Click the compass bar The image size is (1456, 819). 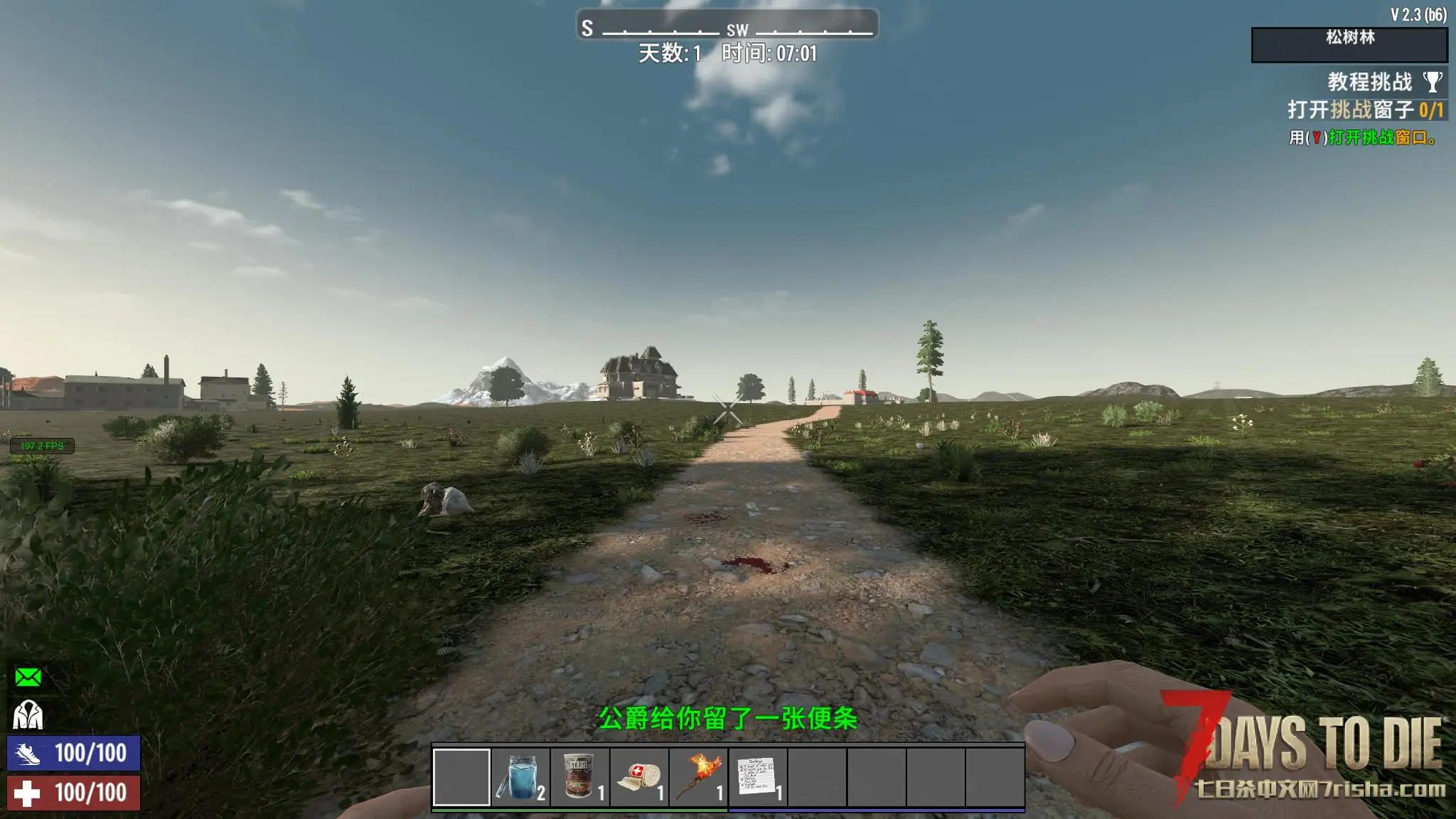click(x=727, y=26)
